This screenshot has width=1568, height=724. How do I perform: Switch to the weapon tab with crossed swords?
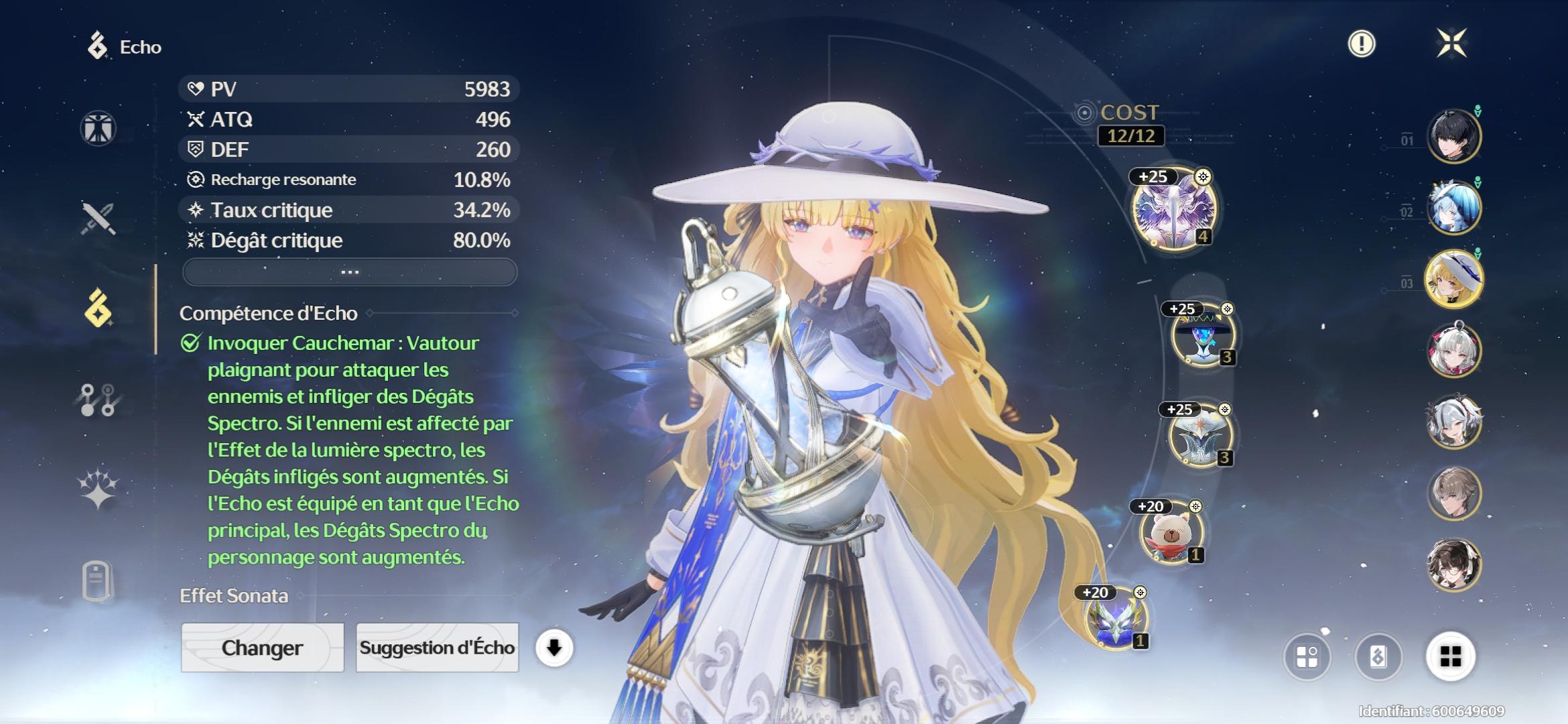tap(99, 218)
